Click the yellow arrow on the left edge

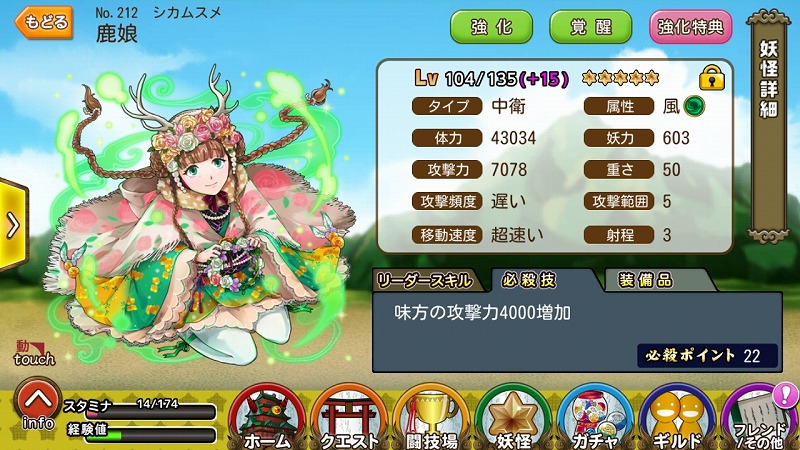coord(12,226)
